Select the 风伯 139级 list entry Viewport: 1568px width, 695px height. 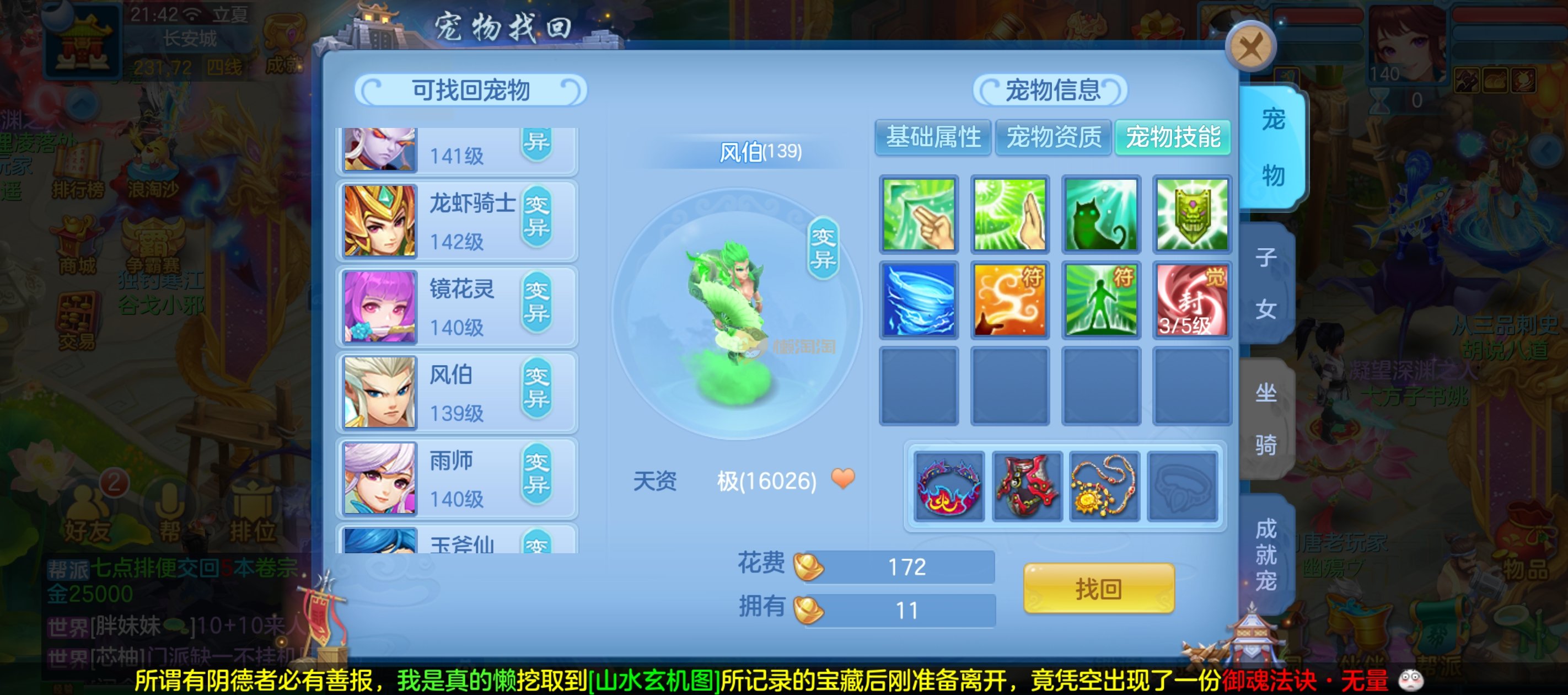tap(457, 393)
